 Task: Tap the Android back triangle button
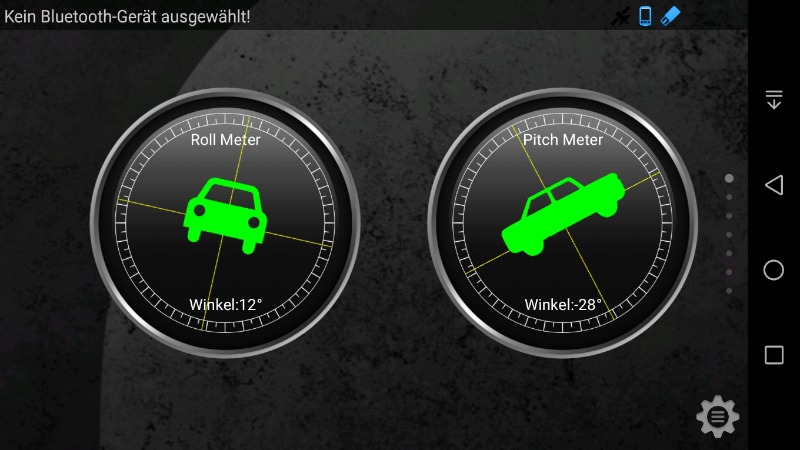773,185
